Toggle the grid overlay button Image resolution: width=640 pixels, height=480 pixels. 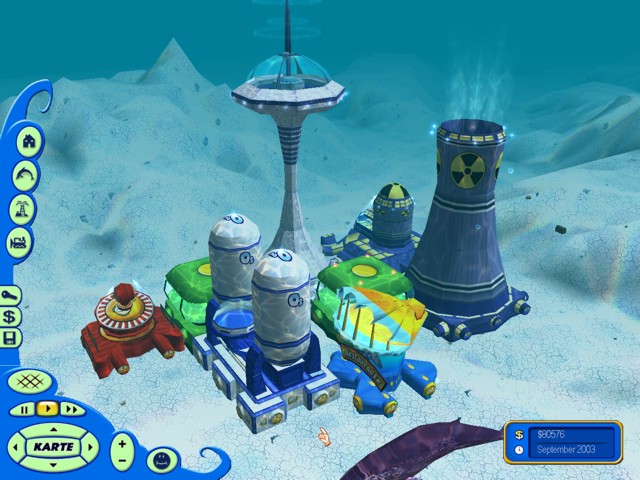pos(31,381)
